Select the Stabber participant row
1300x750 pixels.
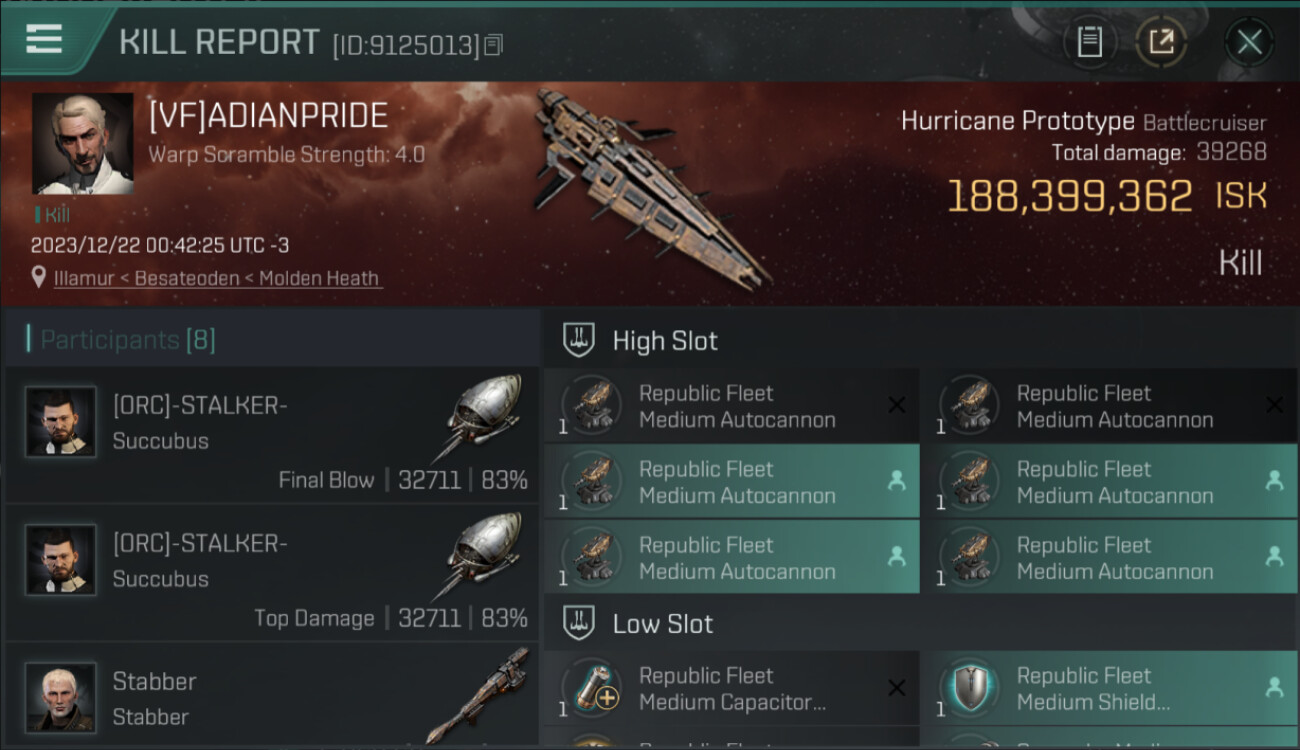(x=272, y=697)
